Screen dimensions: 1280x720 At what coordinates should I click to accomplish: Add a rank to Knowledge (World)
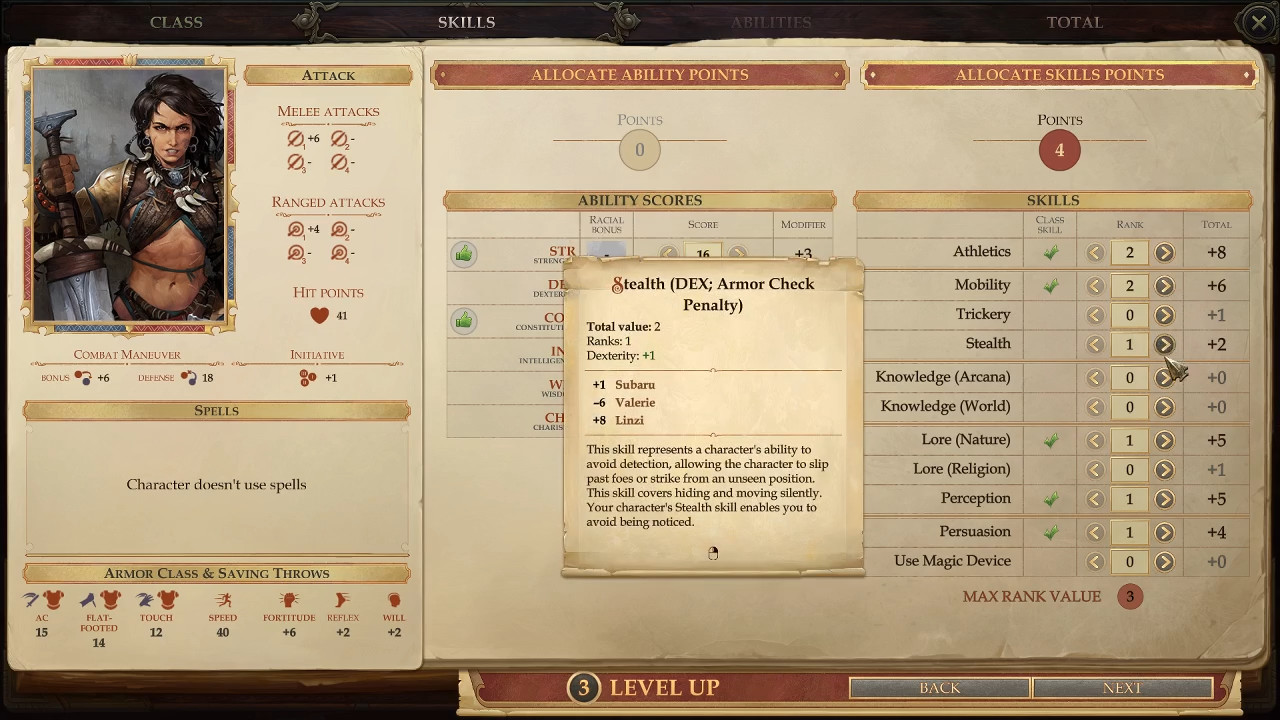tap(1164, 407)
